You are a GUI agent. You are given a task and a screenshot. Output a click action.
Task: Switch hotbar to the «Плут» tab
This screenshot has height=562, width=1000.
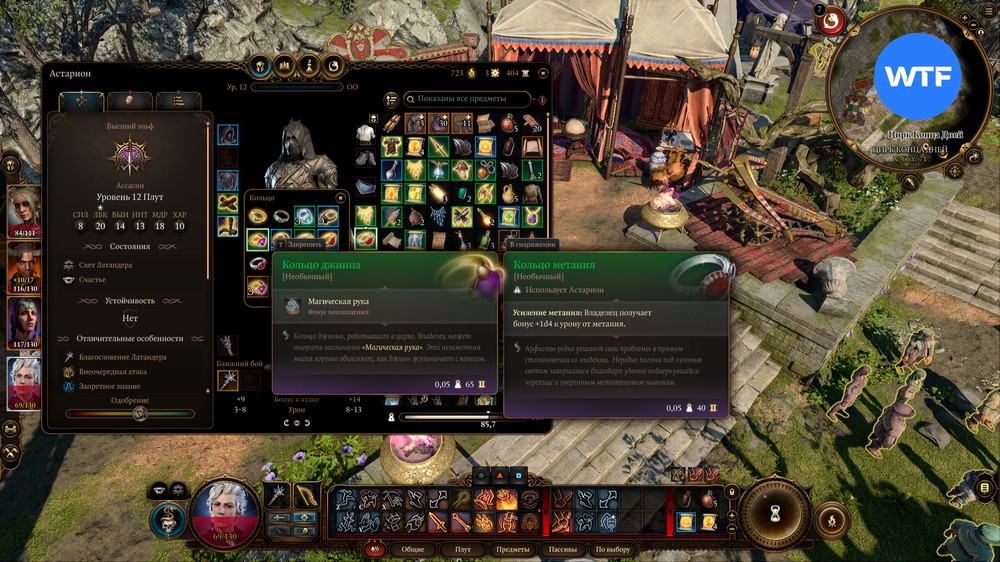click(x=462, y=549)
